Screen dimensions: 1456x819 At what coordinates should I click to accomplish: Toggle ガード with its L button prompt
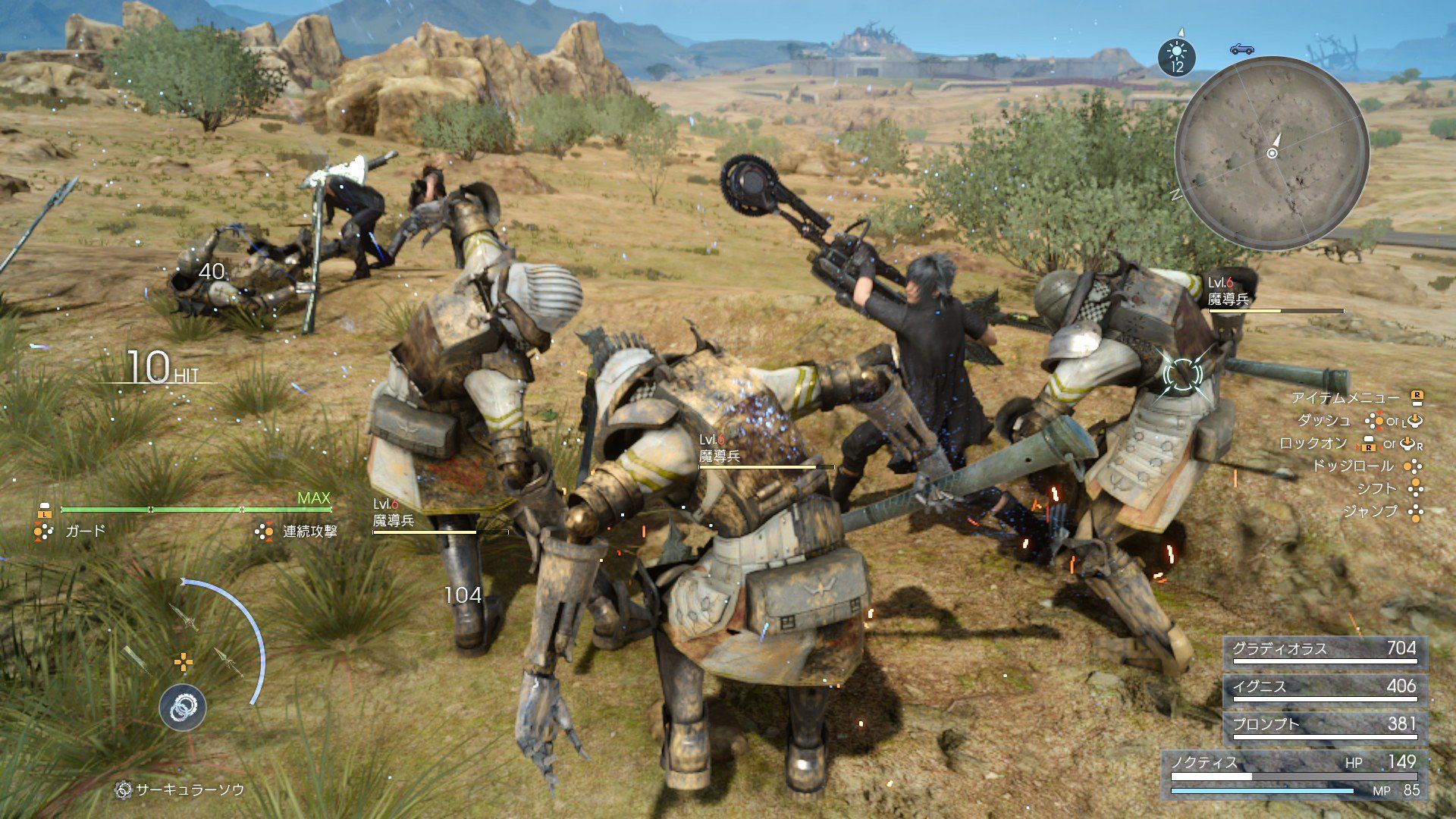45,514
